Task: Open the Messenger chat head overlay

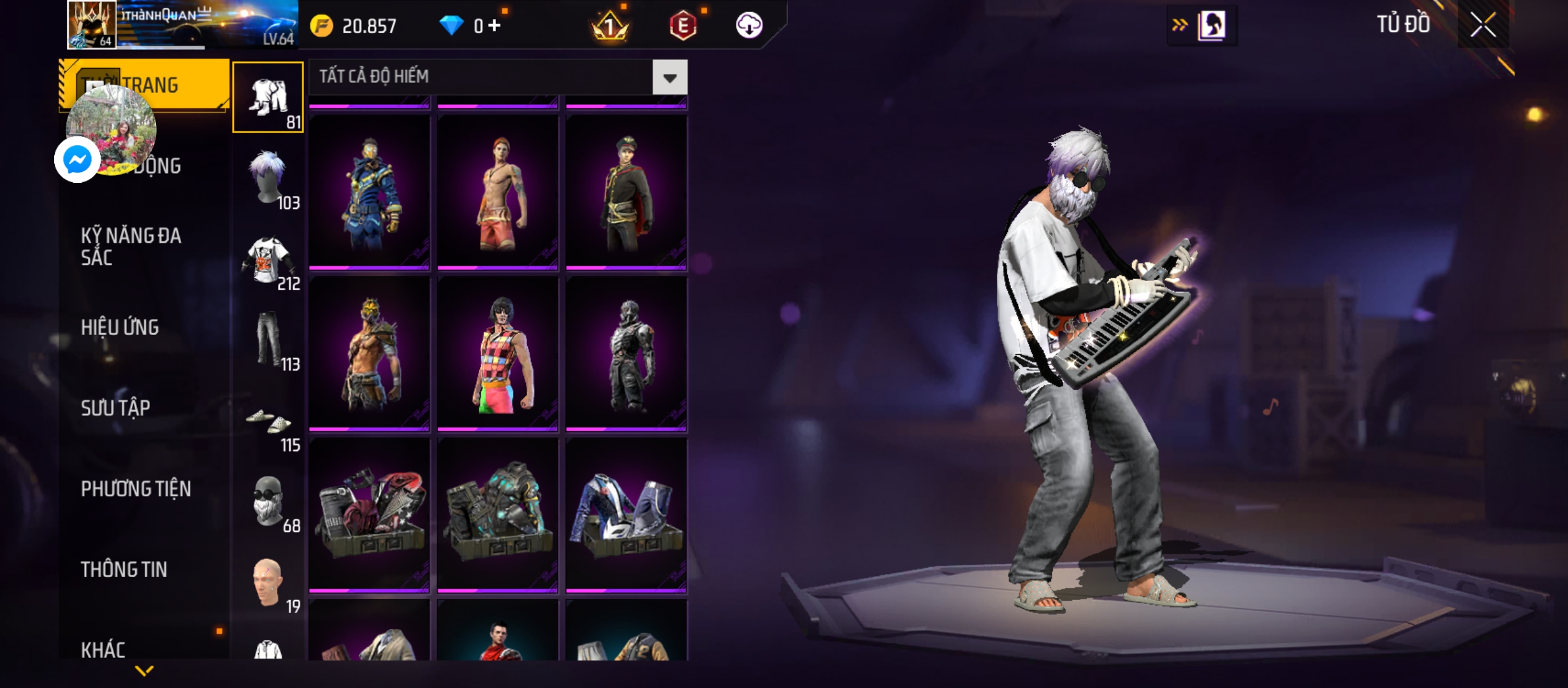Action: [x=78, y=159]
